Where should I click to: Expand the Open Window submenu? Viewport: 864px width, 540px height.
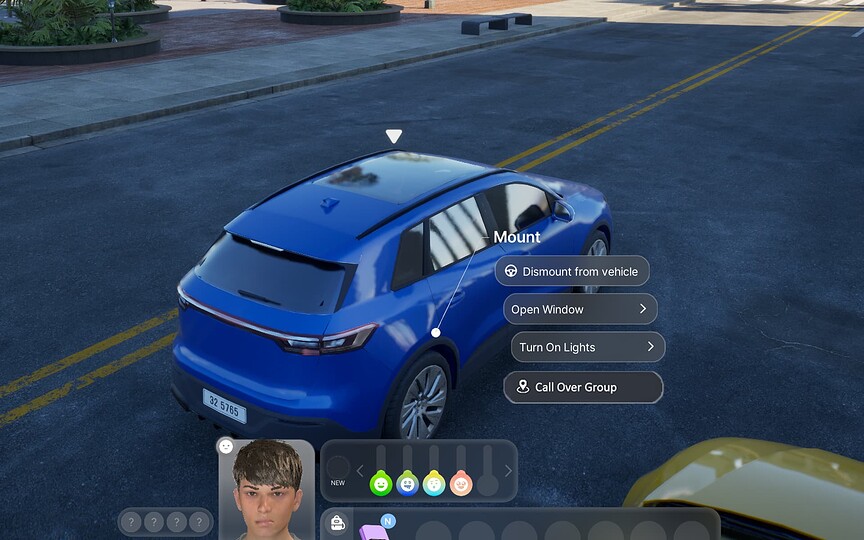click(x=580, y=309)
